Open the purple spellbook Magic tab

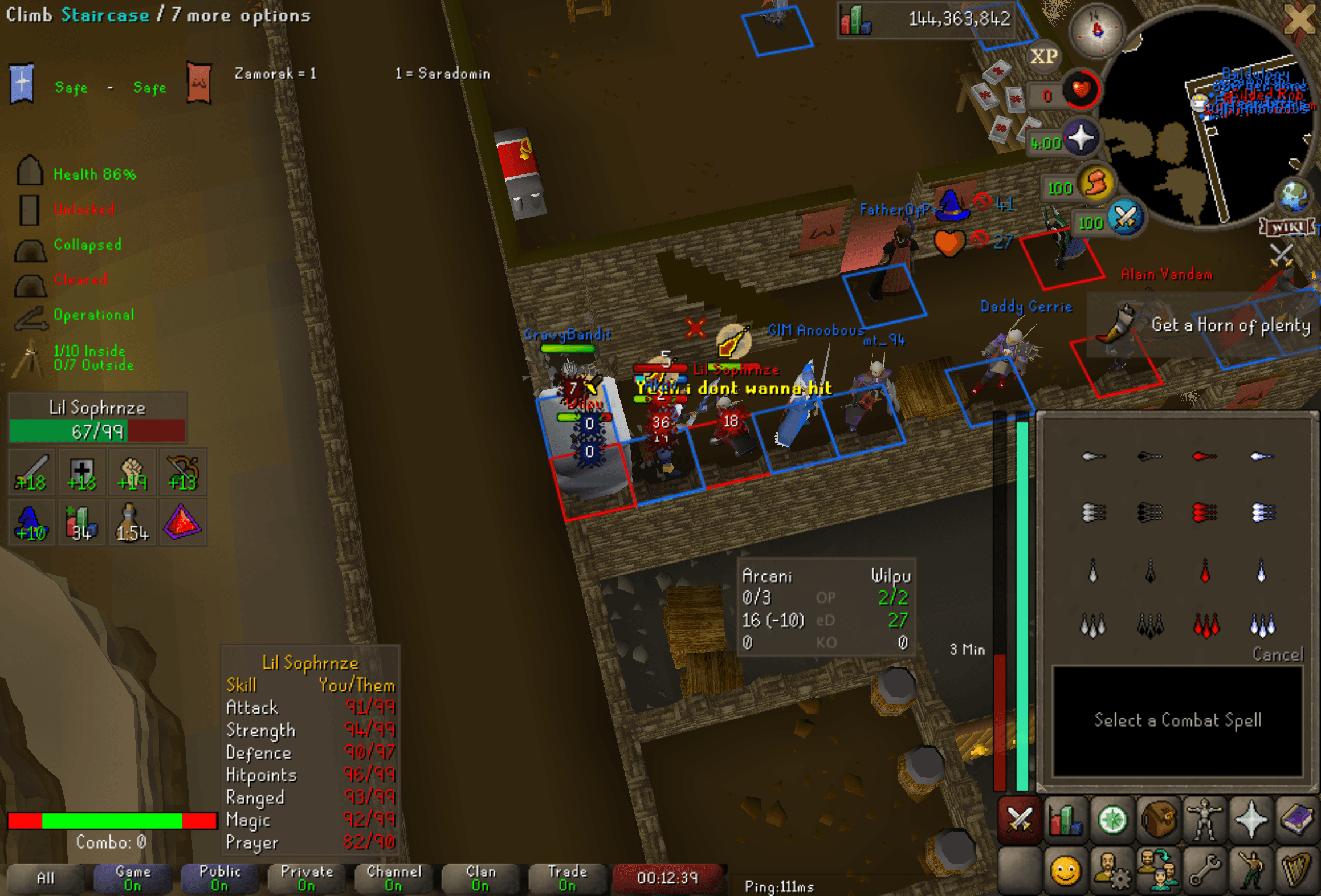1297,821
